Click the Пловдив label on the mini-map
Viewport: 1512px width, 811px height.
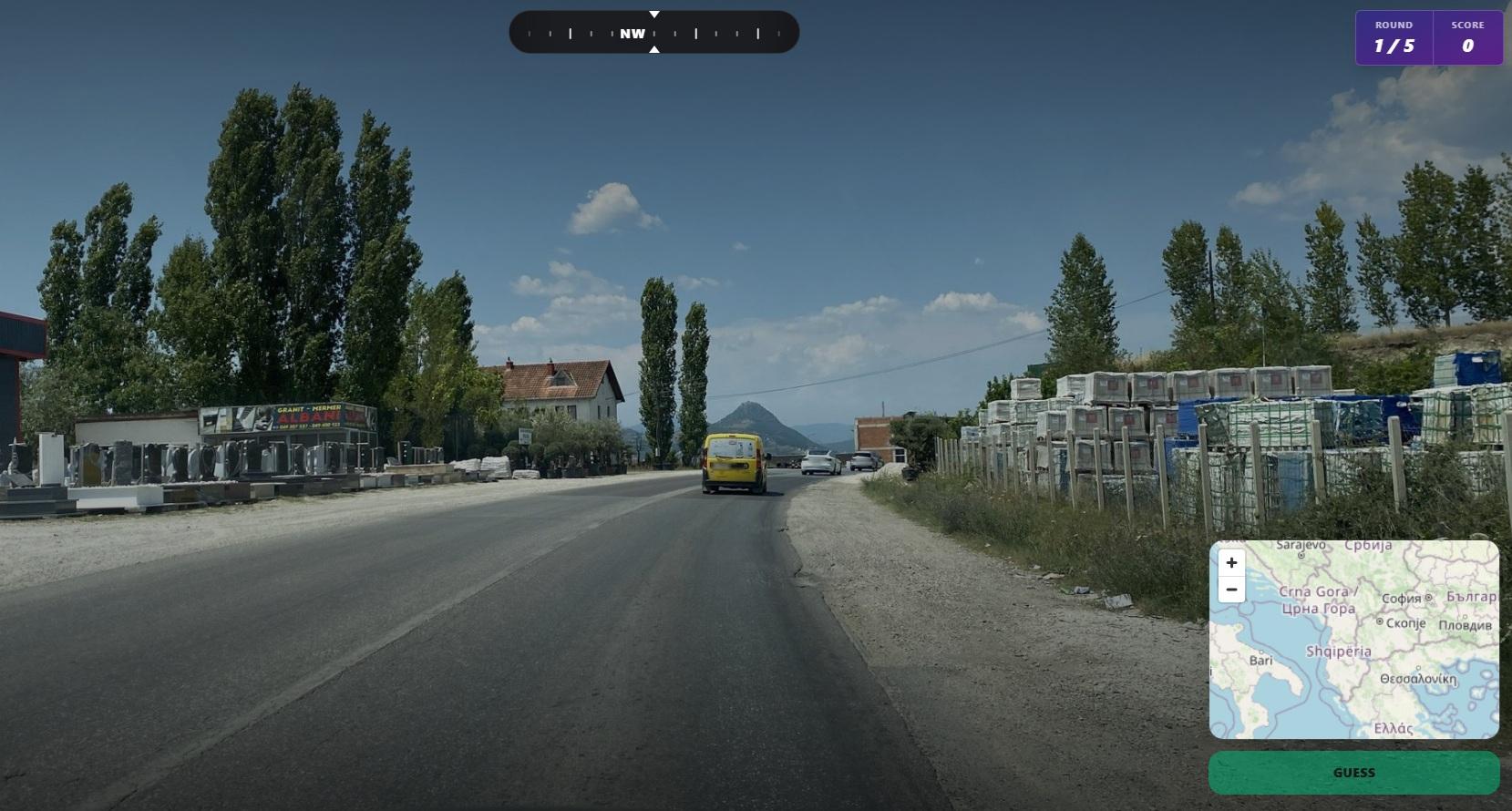click(1467, 627)
